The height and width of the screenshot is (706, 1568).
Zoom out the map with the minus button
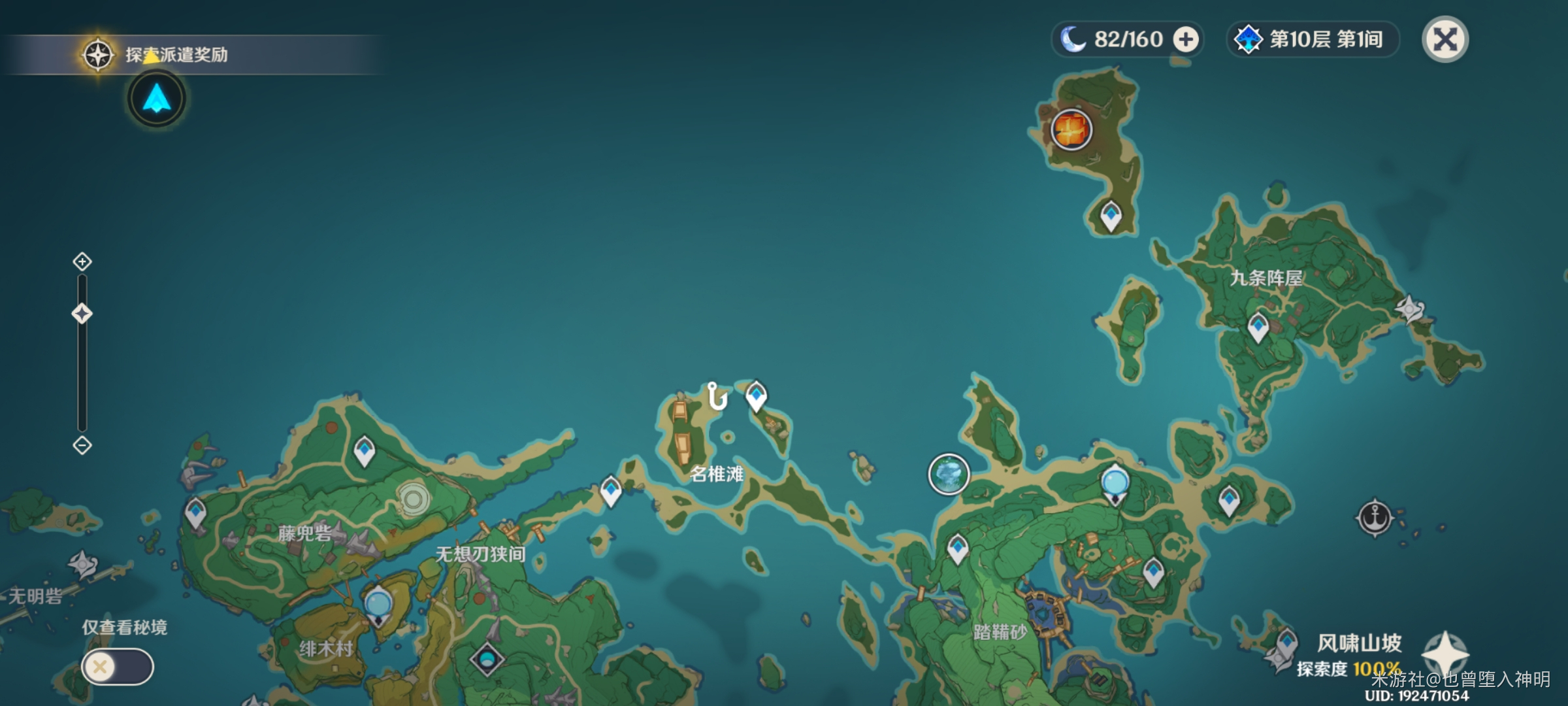(x=82, y=446)
